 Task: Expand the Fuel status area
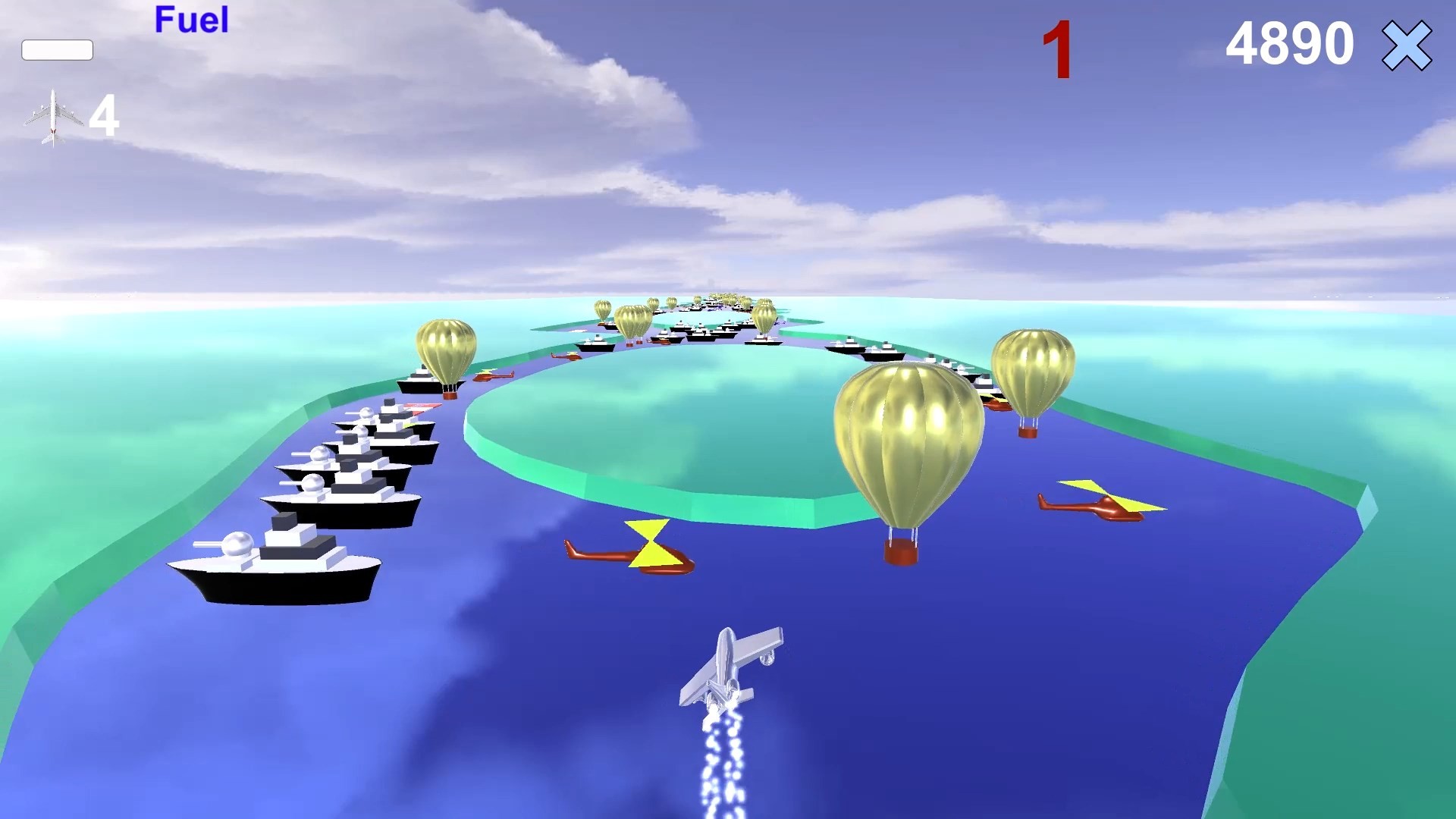click(190, 20)
